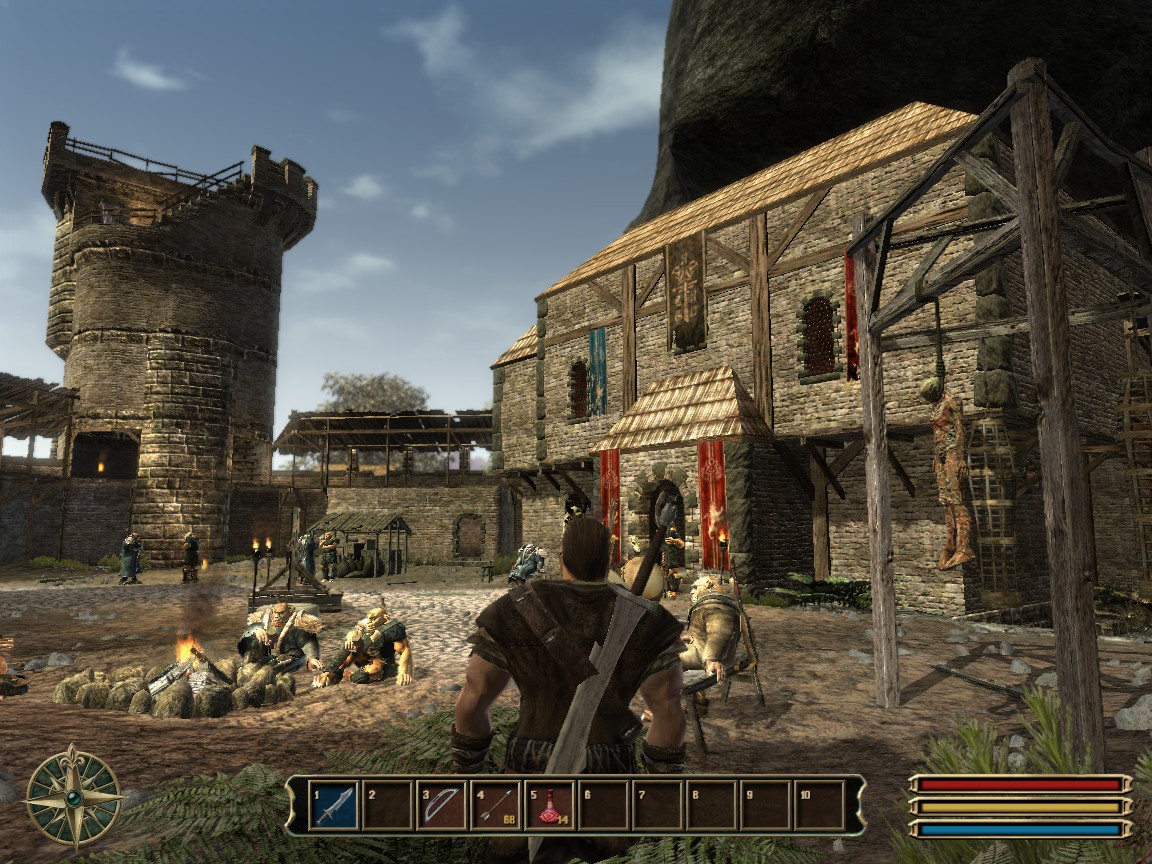Equip the bow from the hotbar
This screenshot has height=864, width=1152.
point(441,805)
